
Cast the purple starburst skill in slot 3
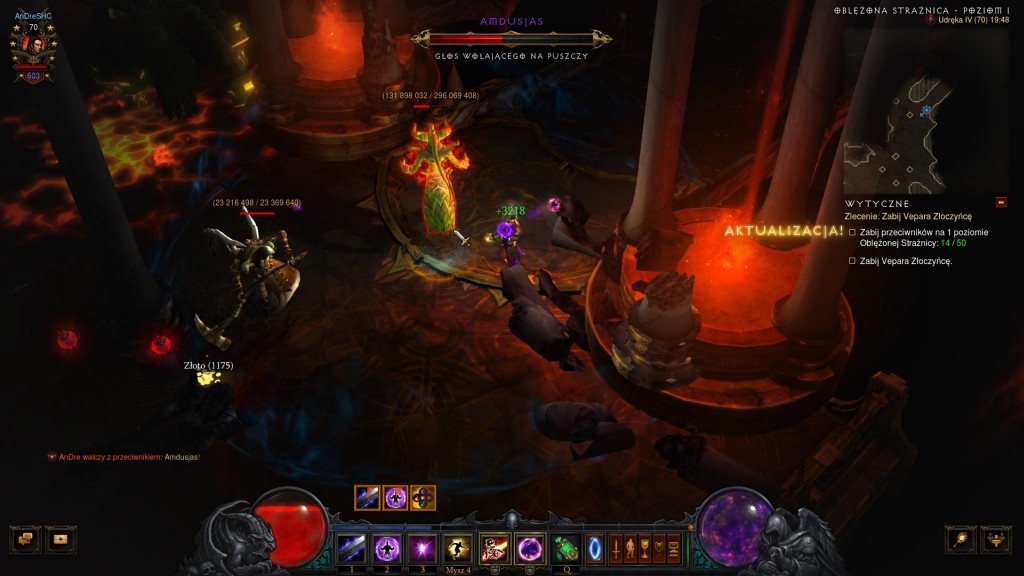pos(422,548)
